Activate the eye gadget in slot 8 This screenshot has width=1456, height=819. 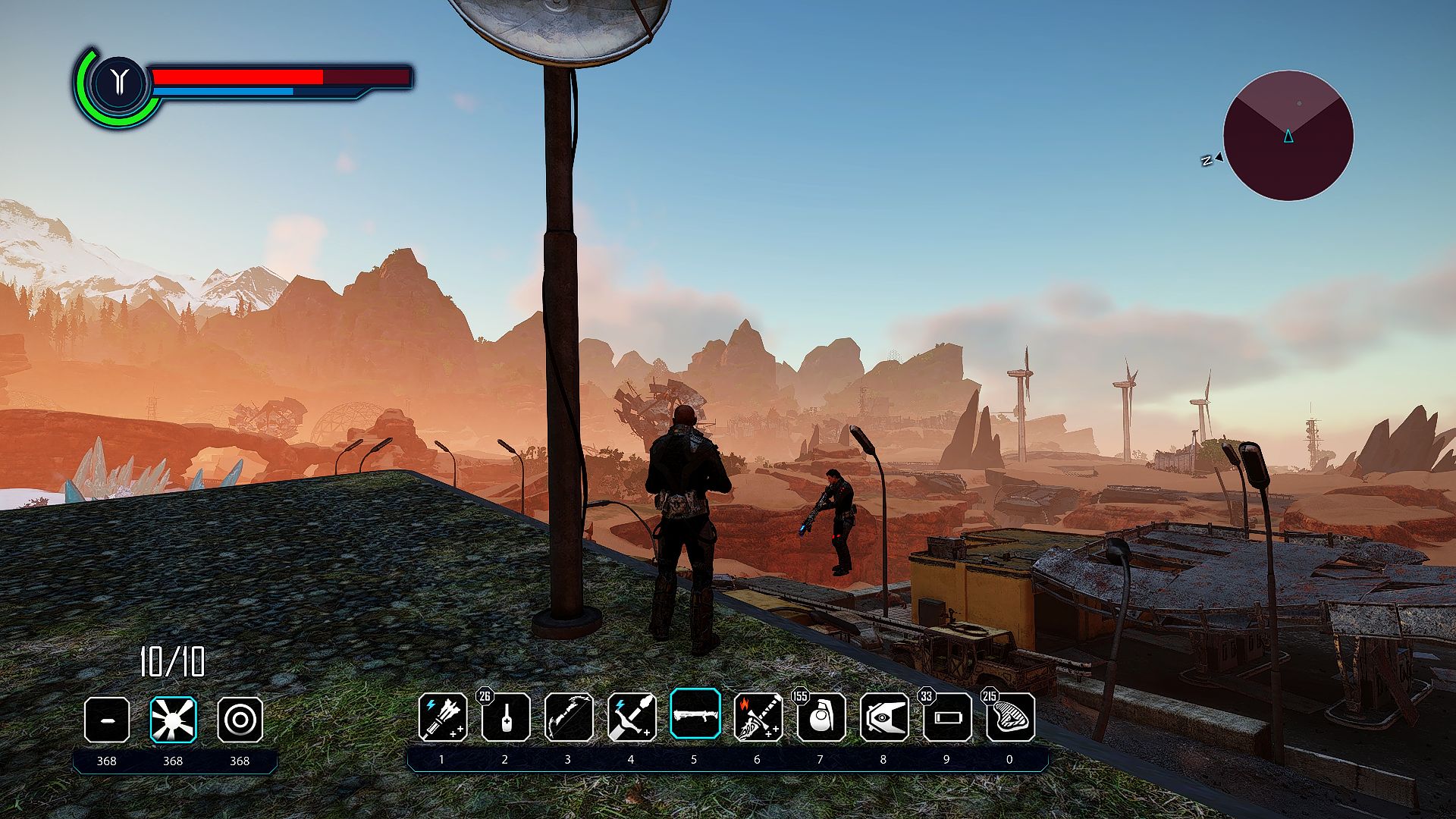coord(883,717)
